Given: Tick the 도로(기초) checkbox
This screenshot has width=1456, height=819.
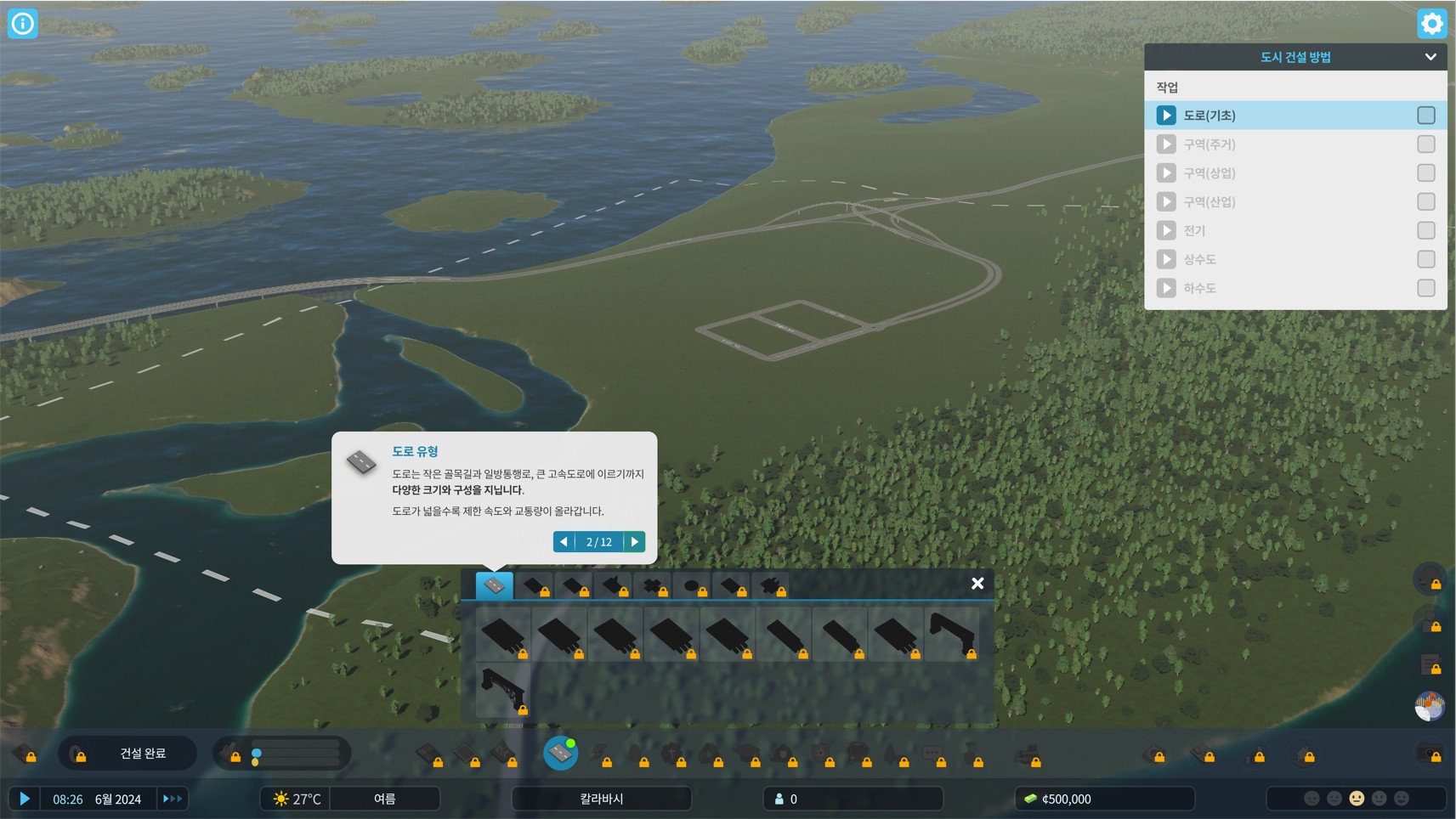Looking at the screenshot, I should click(x=1425, y=116).
